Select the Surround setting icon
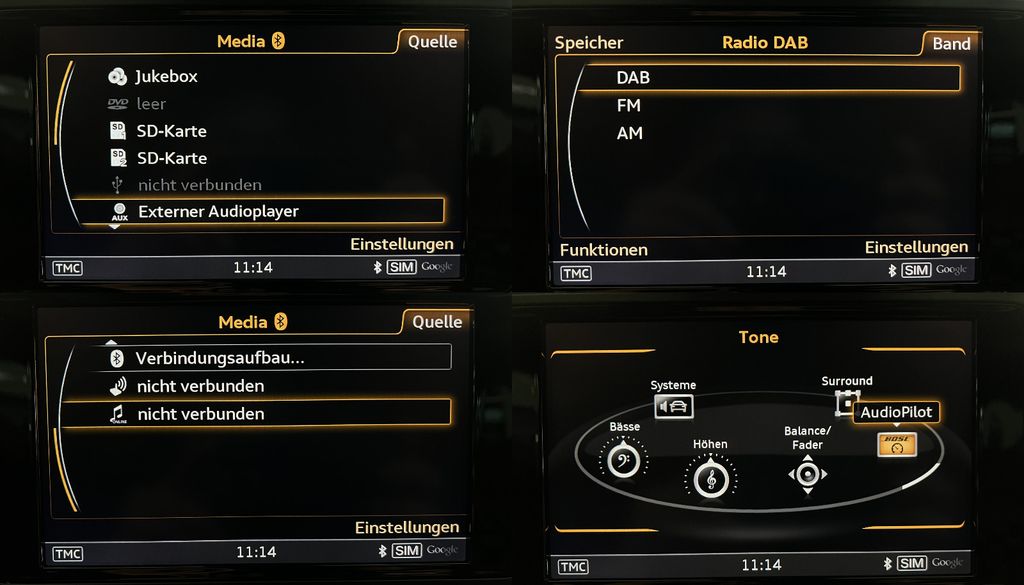Image resolution: width=1024 pixels, height=585 pixels. click(x=846, y=402)
